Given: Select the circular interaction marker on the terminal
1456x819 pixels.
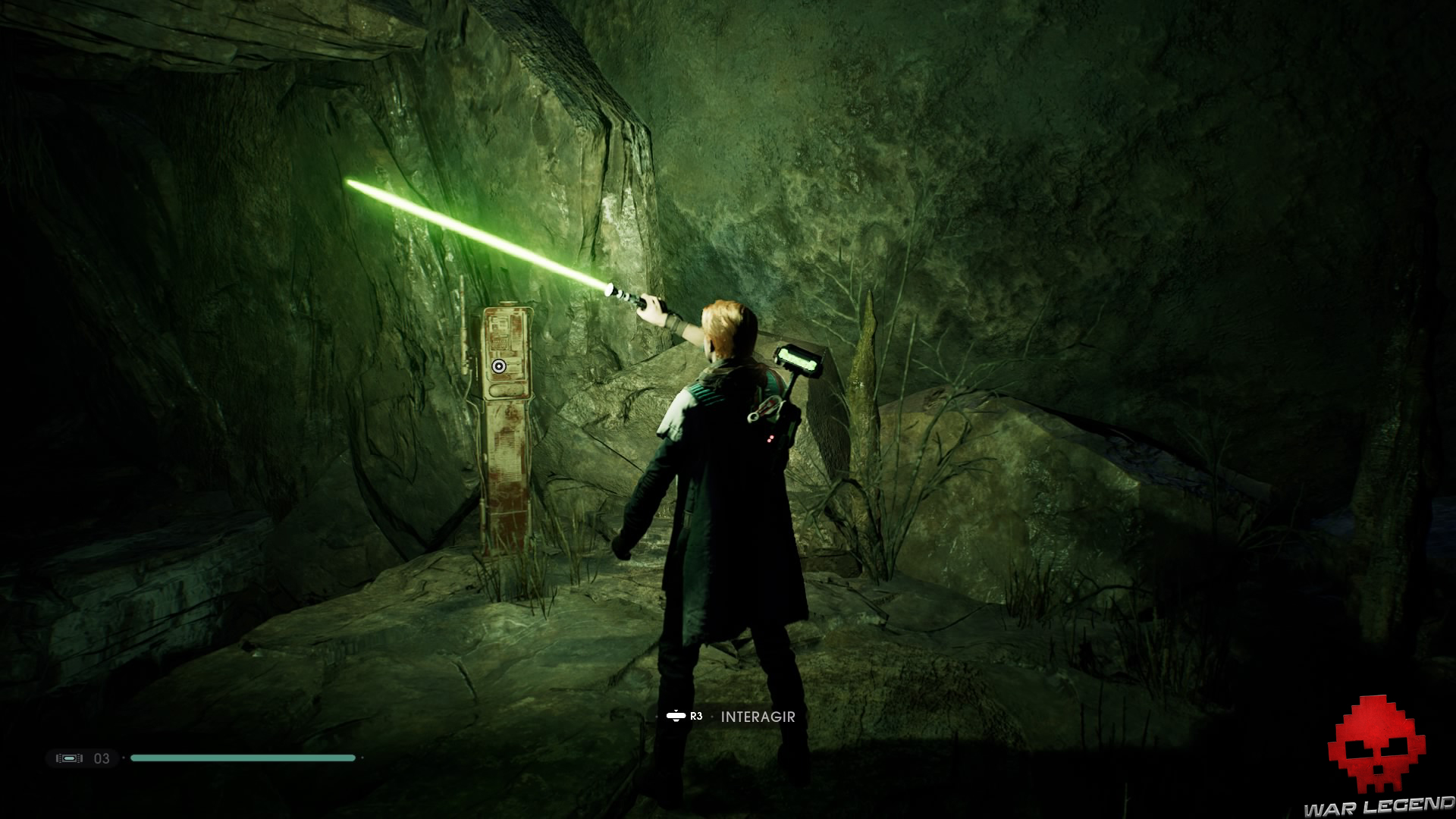Looking at the screenshot, I should pos(498,366).
